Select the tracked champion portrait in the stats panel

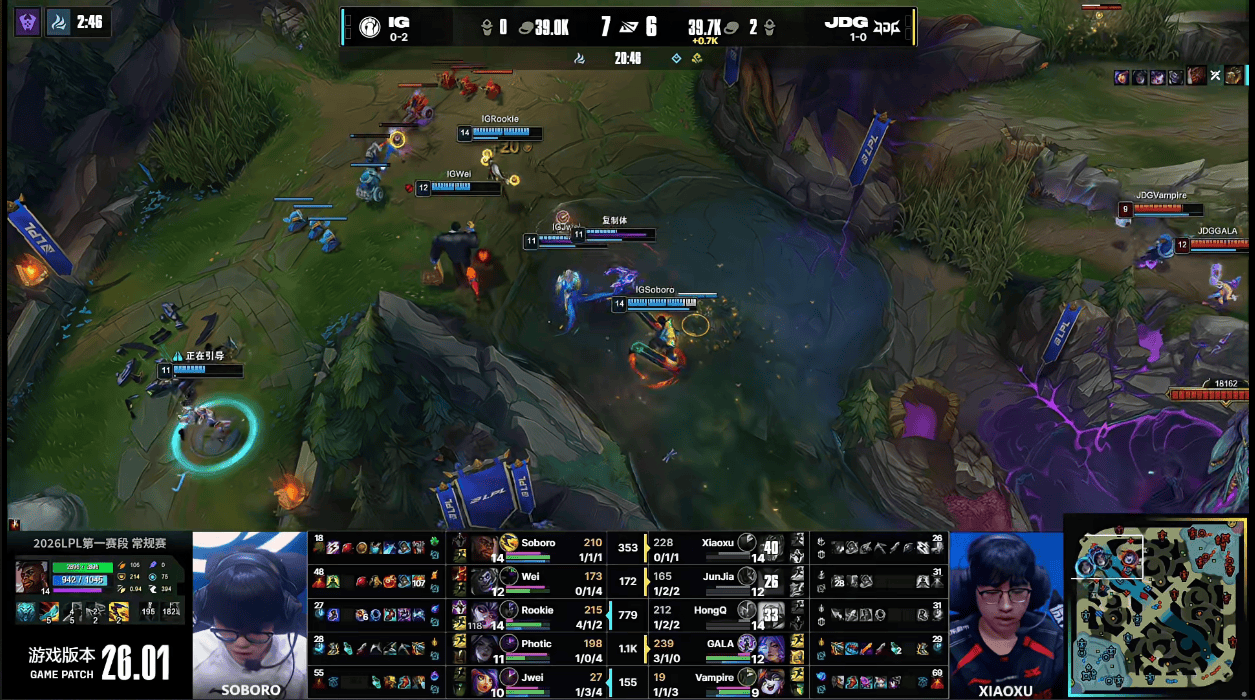pos(32,577)
